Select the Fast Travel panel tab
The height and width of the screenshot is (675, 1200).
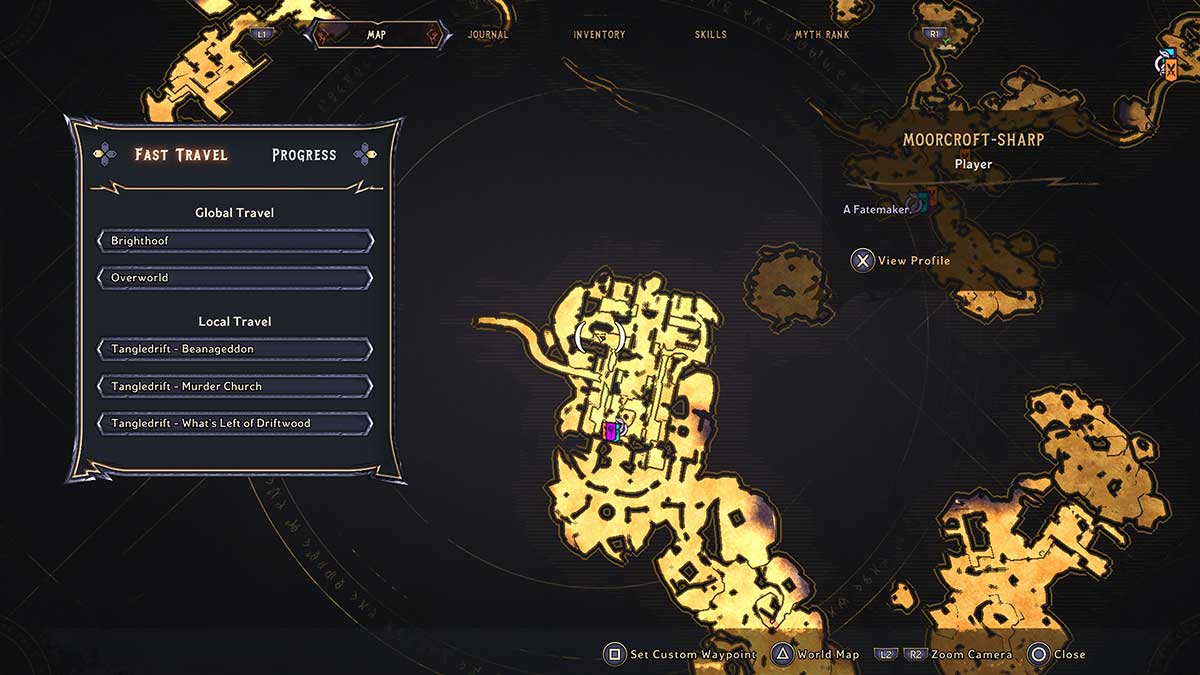coord(181,155)
